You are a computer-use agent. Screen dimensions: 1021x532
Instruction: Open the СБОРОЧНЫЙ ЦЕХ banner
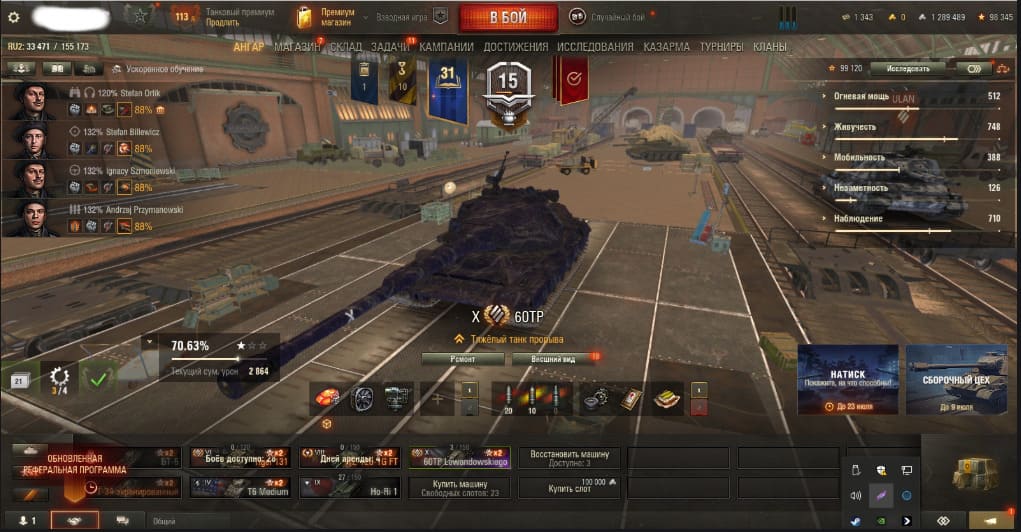coord(956,379)
